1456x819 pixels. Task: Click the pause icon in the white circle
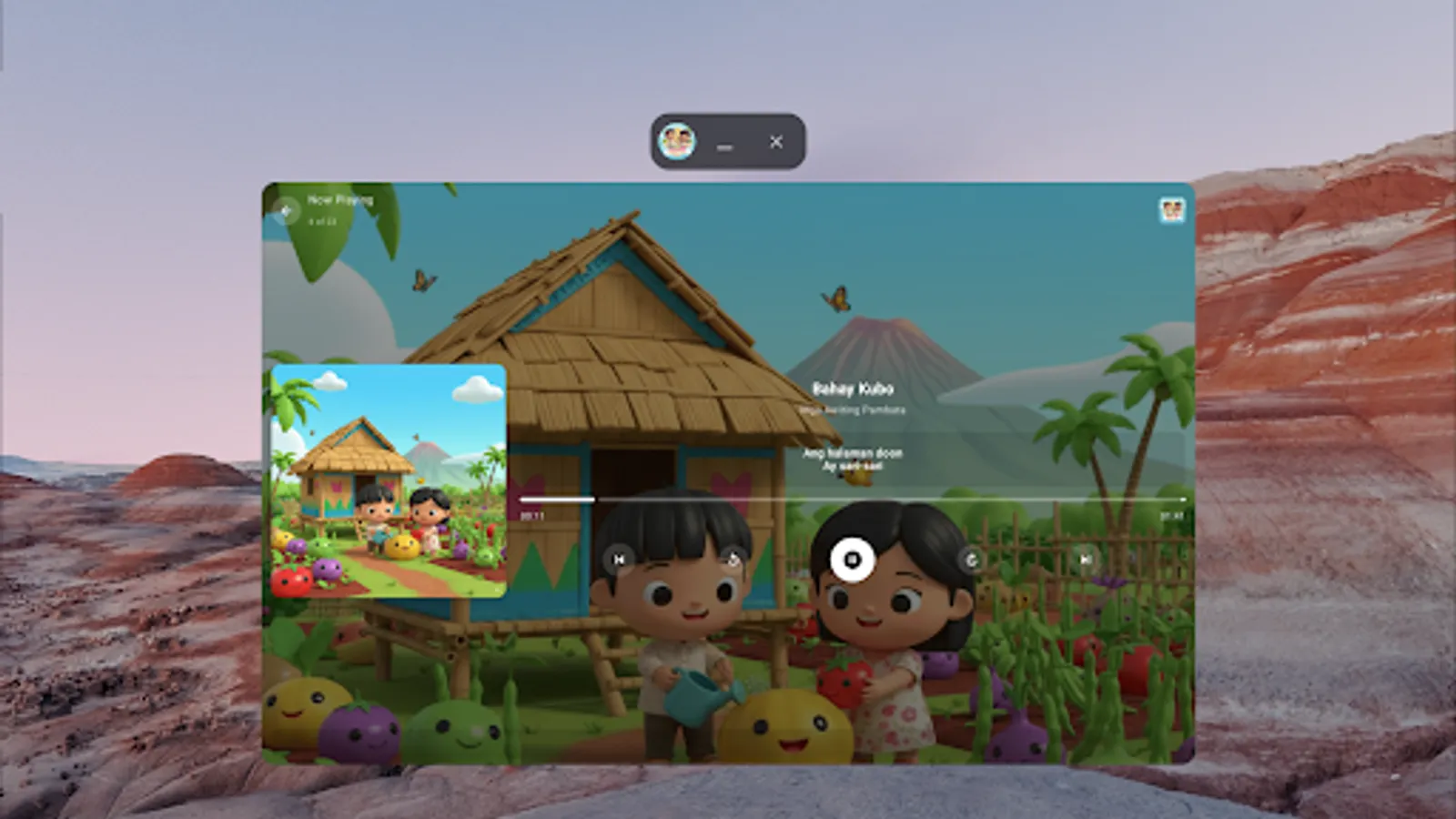pos(851,561)
